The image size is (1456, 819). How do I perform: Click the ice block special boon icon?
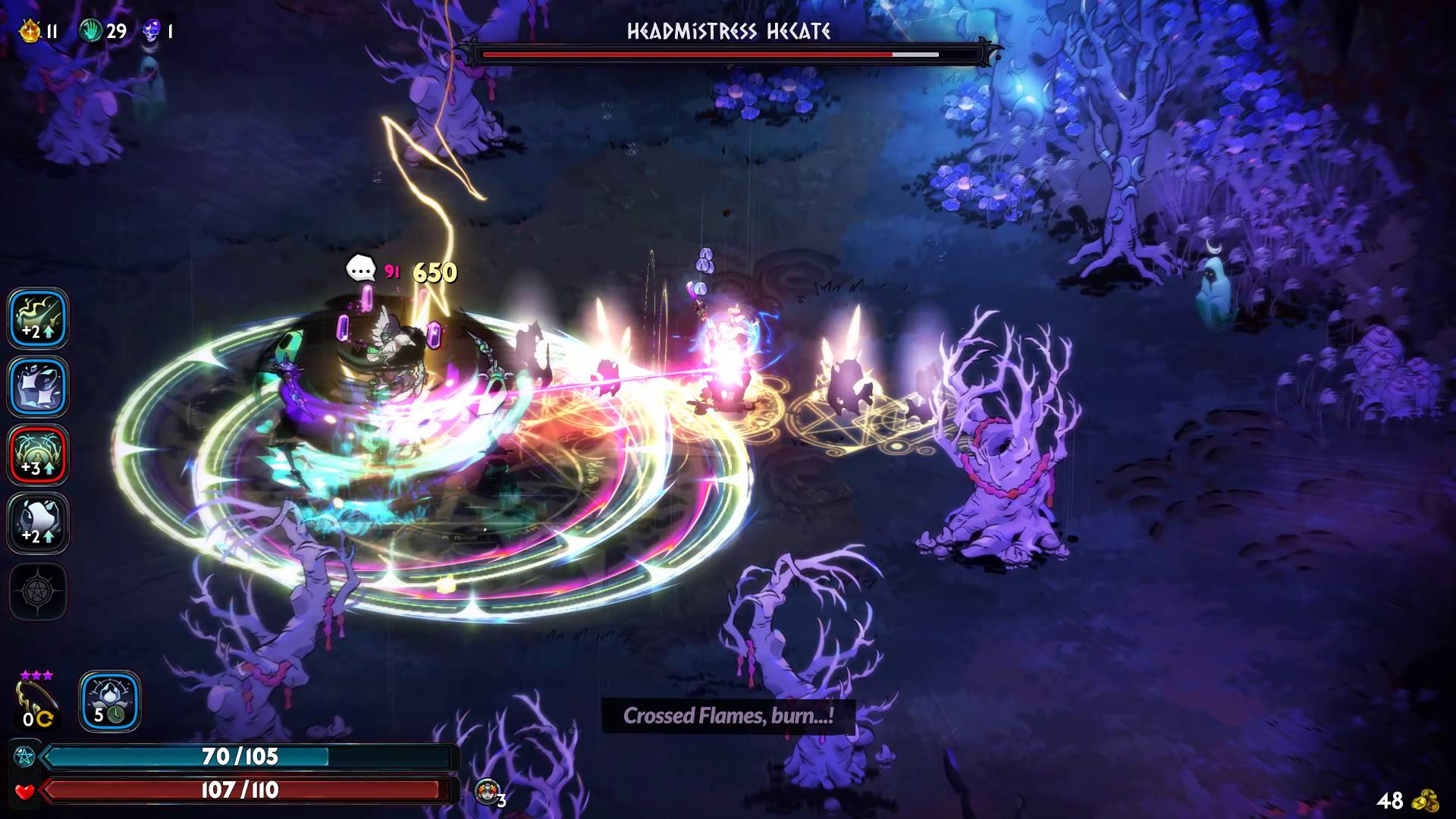point(38,387)
